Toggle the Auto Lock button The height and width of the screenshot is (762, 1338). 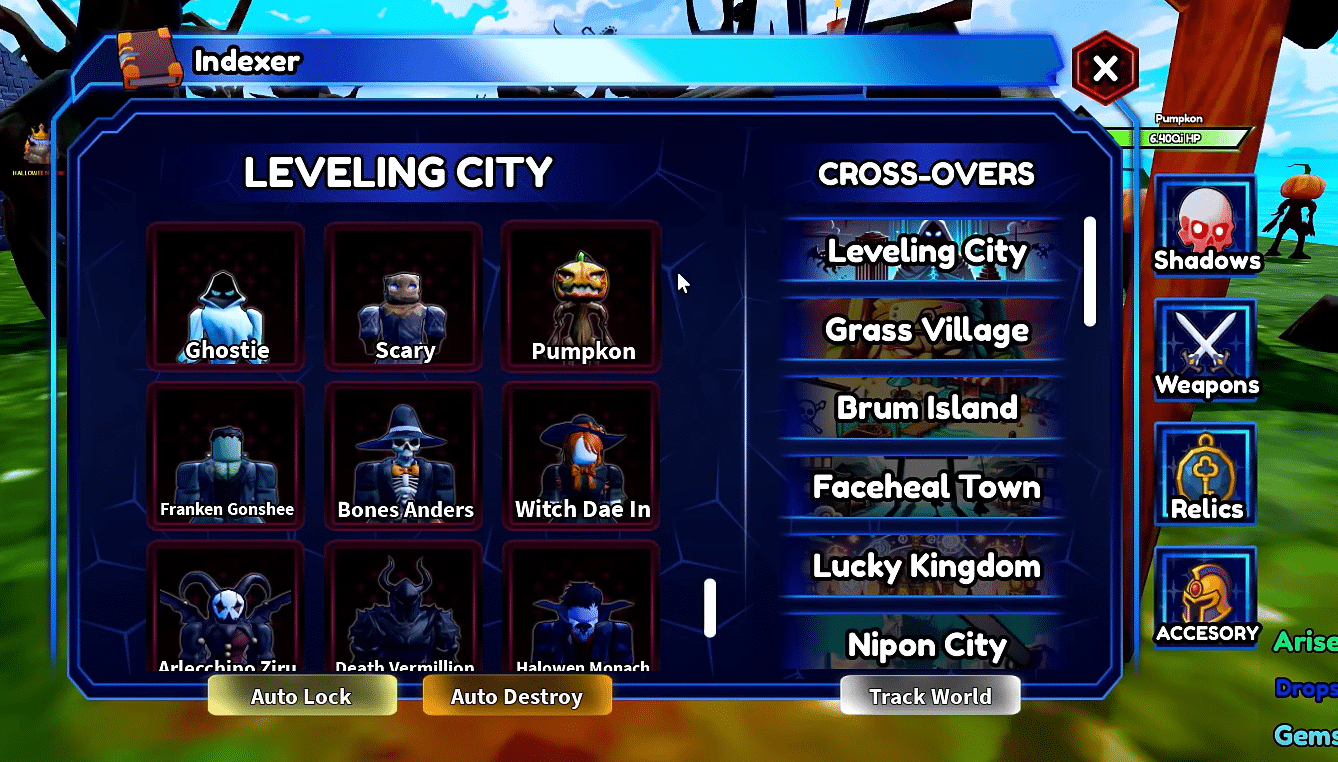302,696
